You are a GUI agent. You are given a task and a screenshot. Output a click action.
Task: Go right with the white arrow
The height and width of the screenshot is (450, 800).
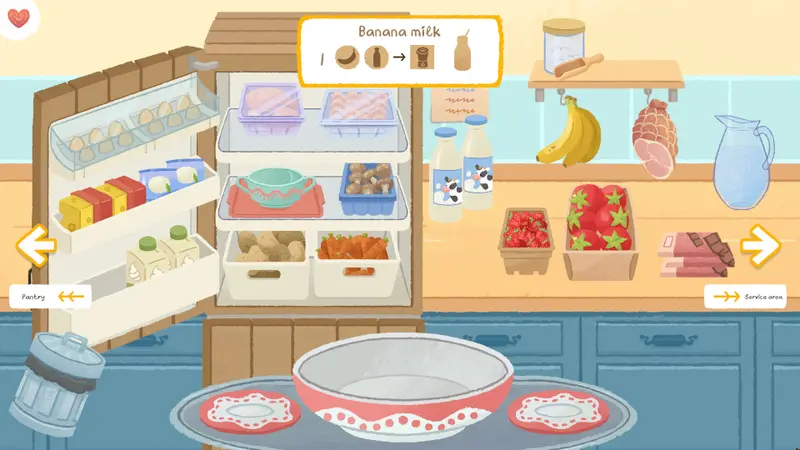click(x=761, y=243)
